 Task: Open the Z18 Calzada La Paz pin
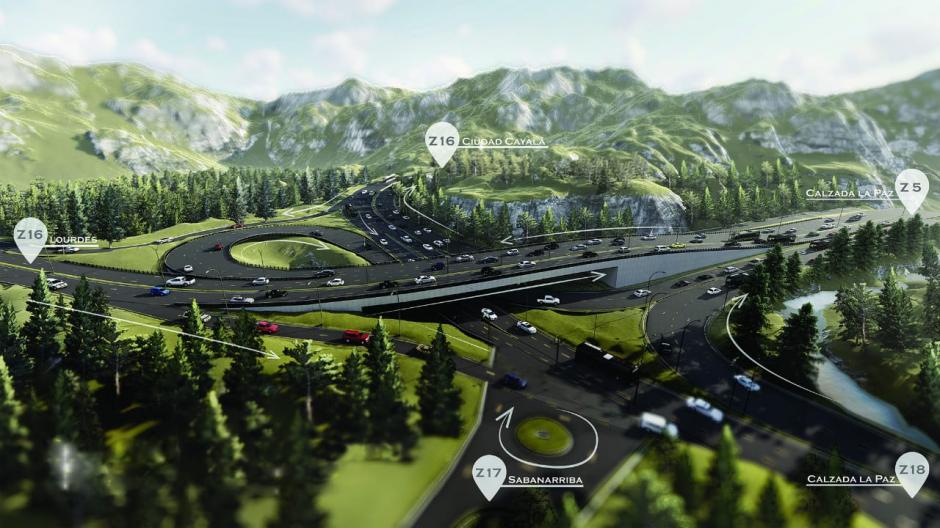[911, 471]
